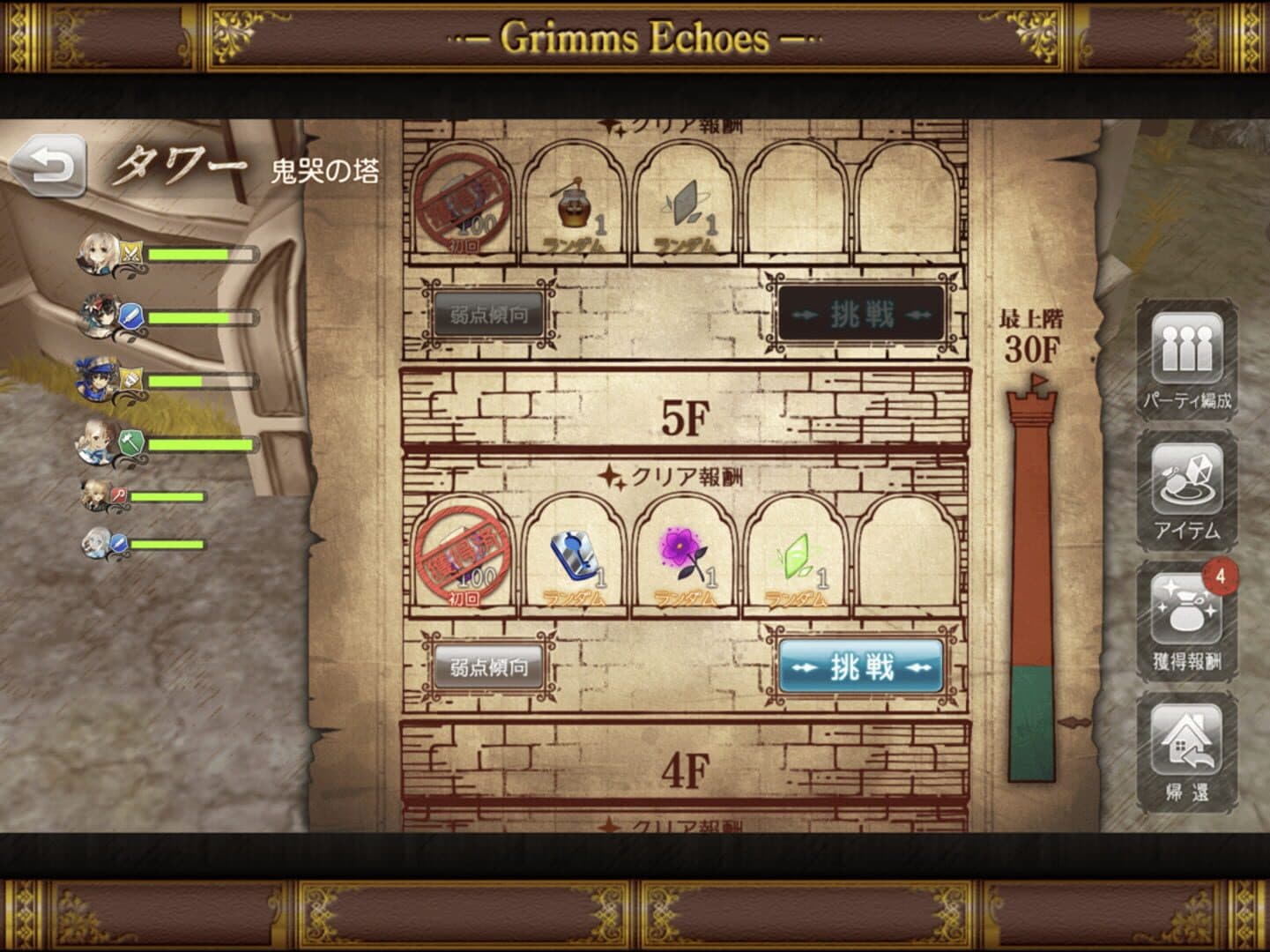
Task: Inspect the blue key tile reward
Action: click(x=573, y=555)
